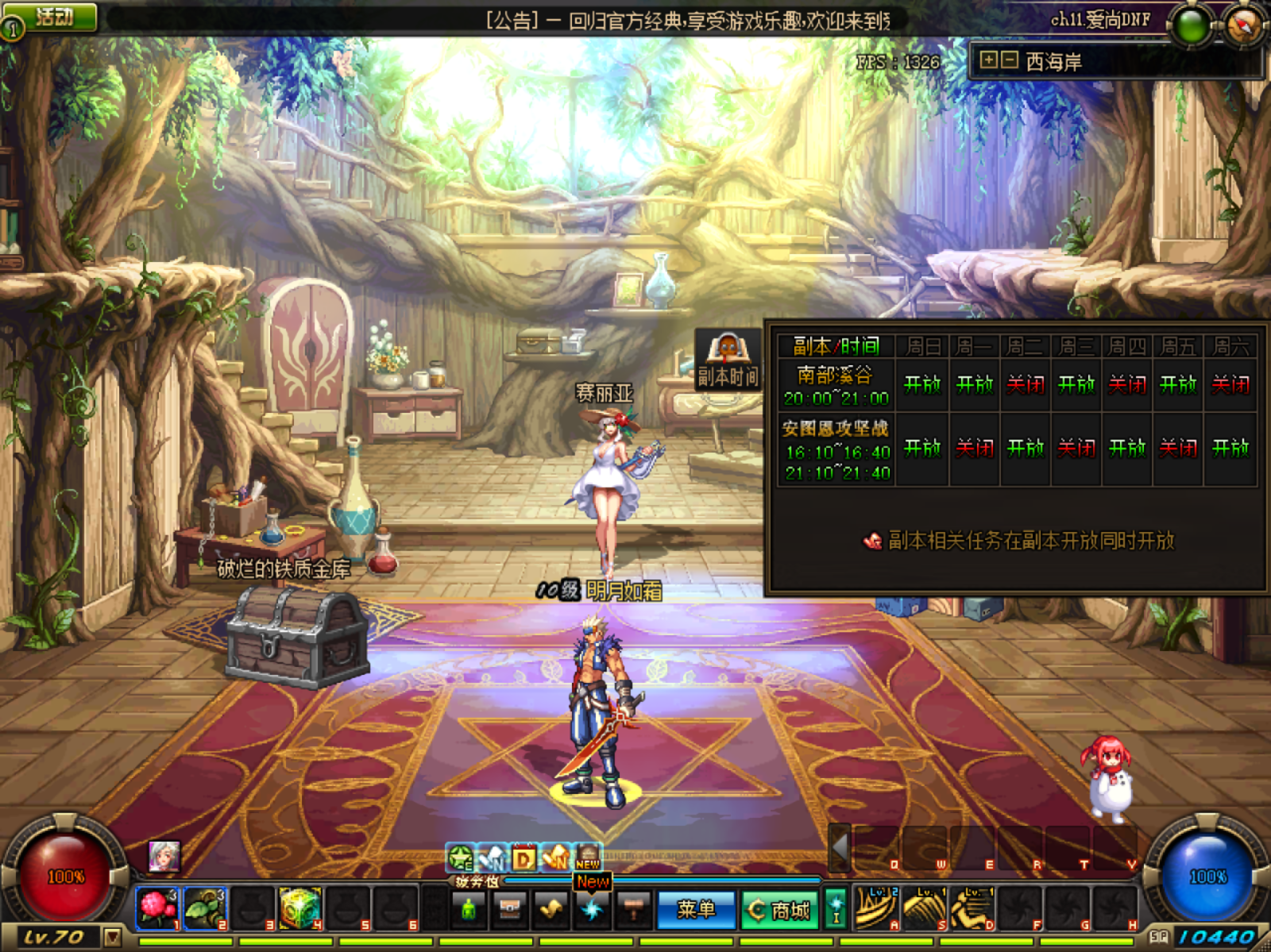The height and width of the screenshot is (952, 1271).
Task: Open the 商城 shop
Action: (x=781, y=910)
